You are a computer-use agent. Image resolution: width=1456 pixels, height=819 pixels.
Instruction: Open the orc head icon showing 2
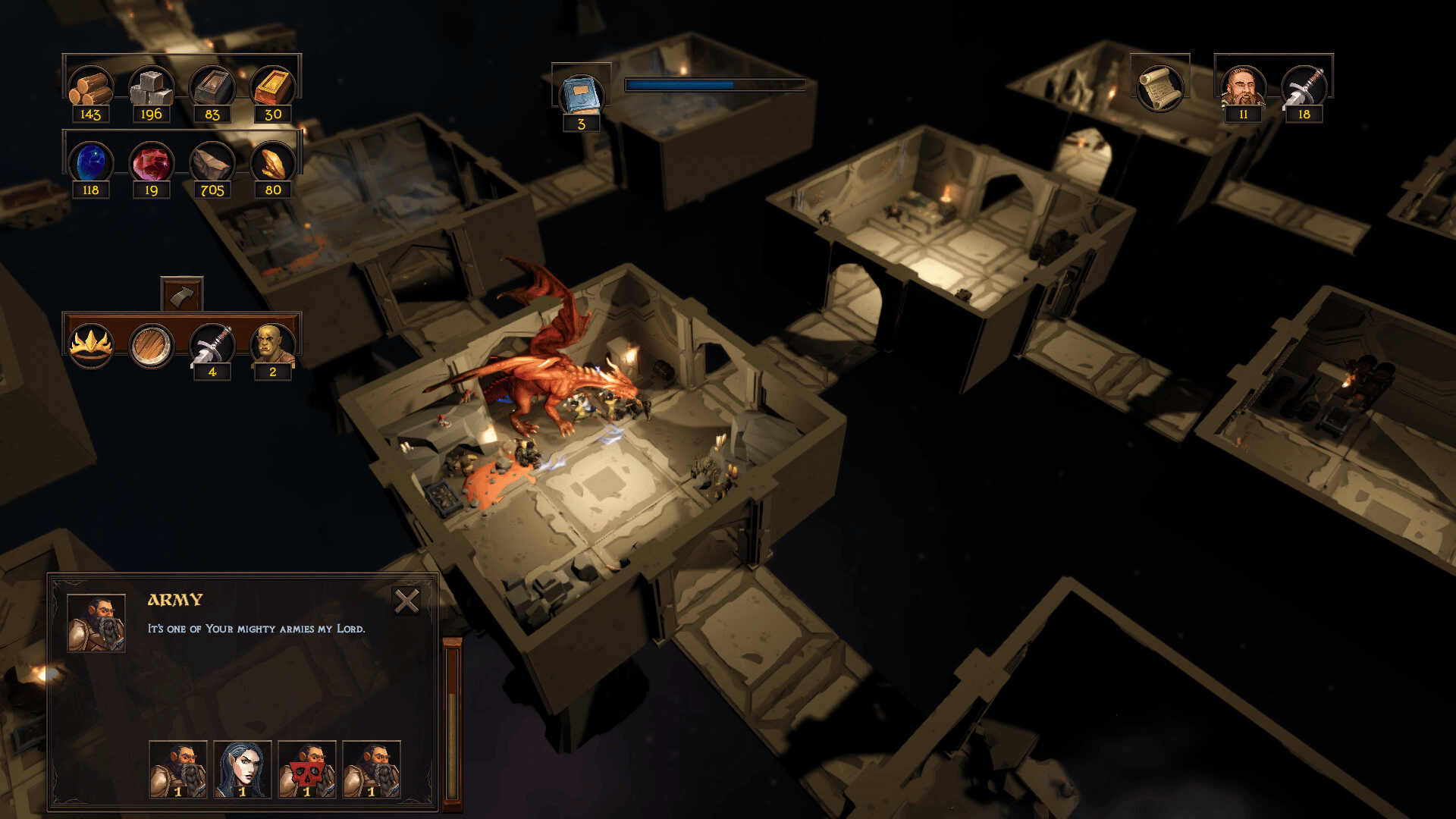pyautogui.click(x=273, y=345)
